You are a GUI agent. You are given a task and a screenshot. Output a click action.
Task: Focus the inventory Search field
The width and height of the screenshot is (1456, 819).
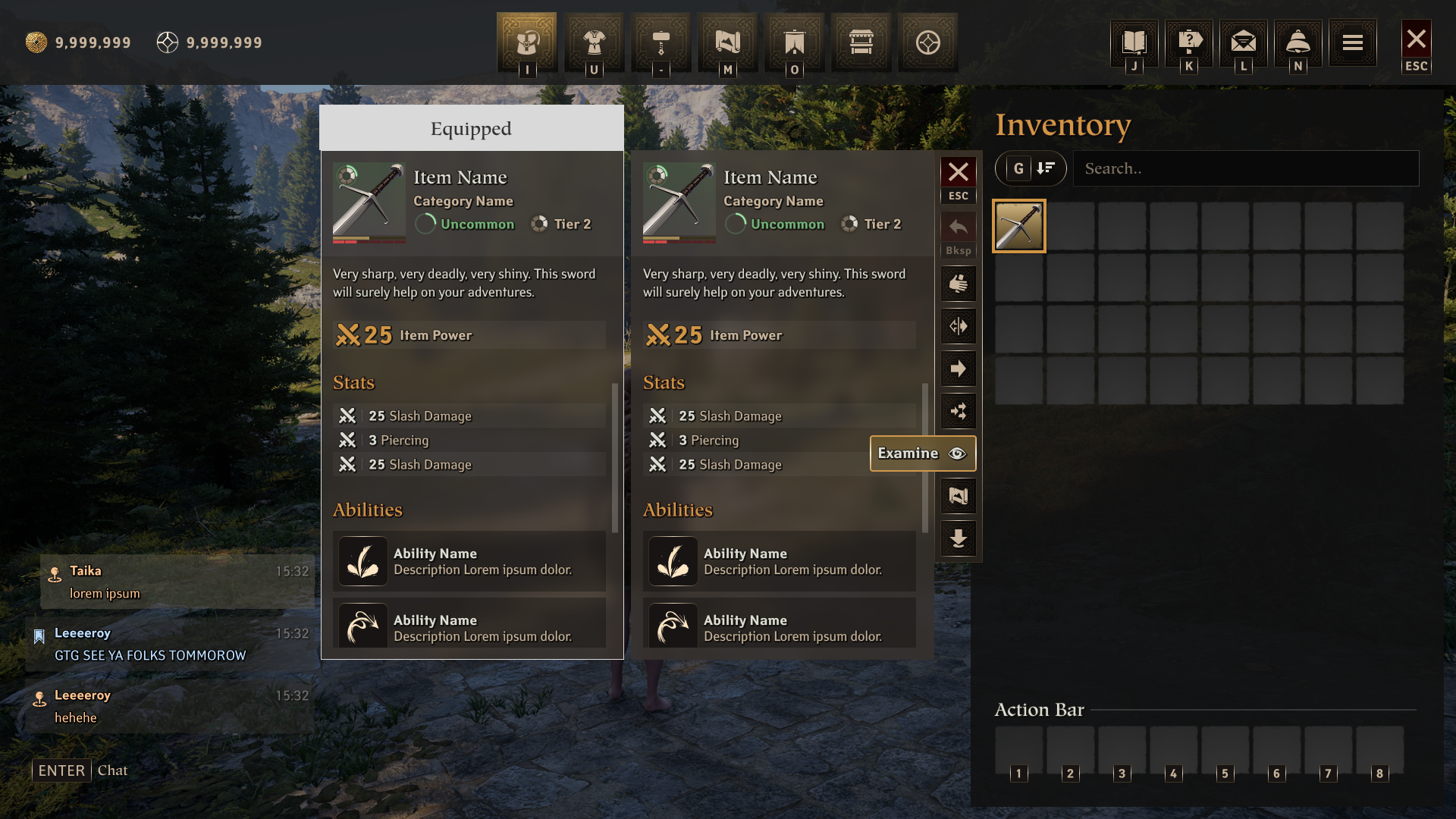point(1245,168)
